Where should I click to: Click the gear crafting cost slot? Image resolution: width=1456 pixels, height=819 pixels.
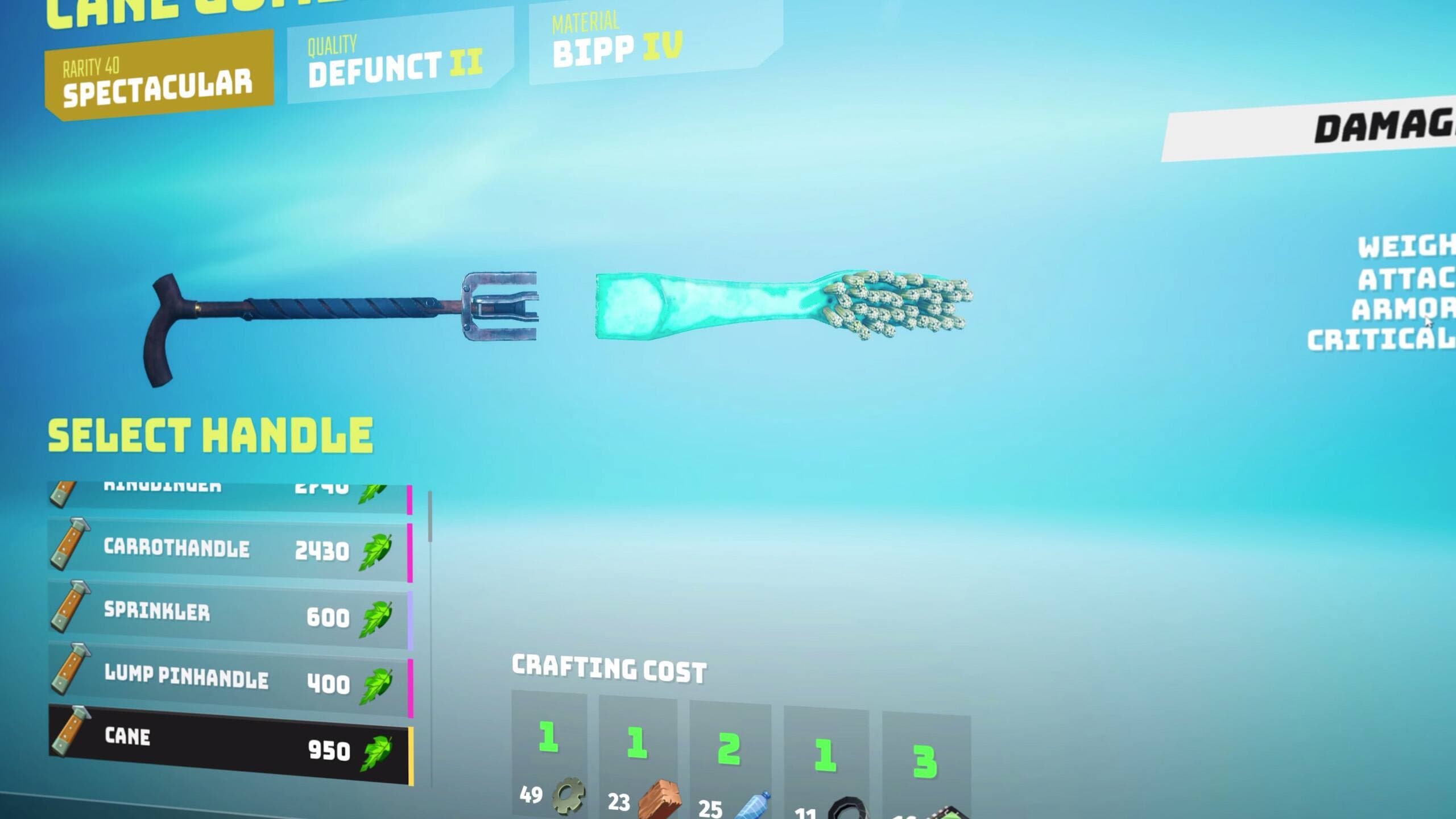549,756
